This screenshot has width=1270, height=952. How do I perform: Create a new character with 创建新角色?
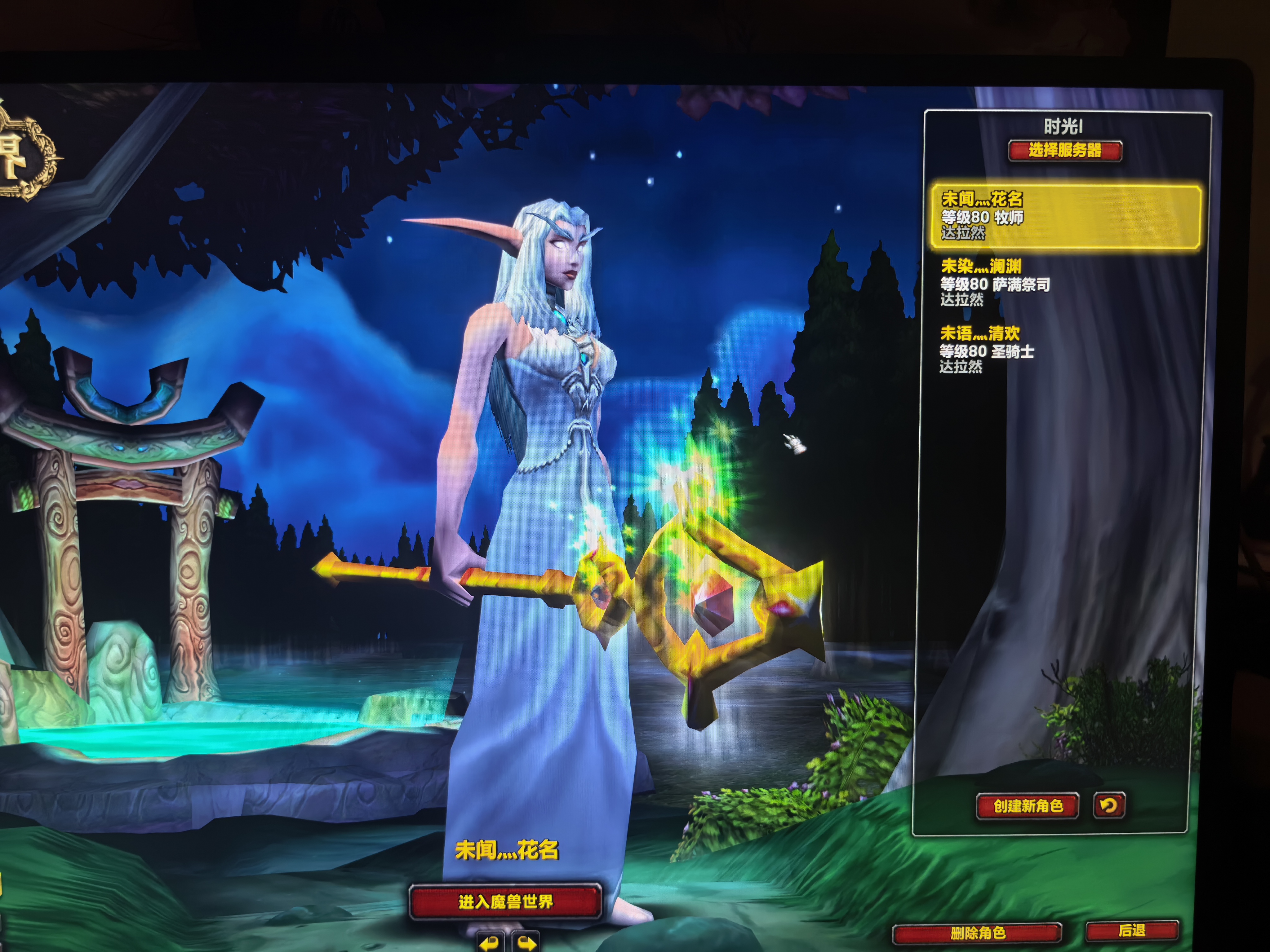pos(1028,806)
